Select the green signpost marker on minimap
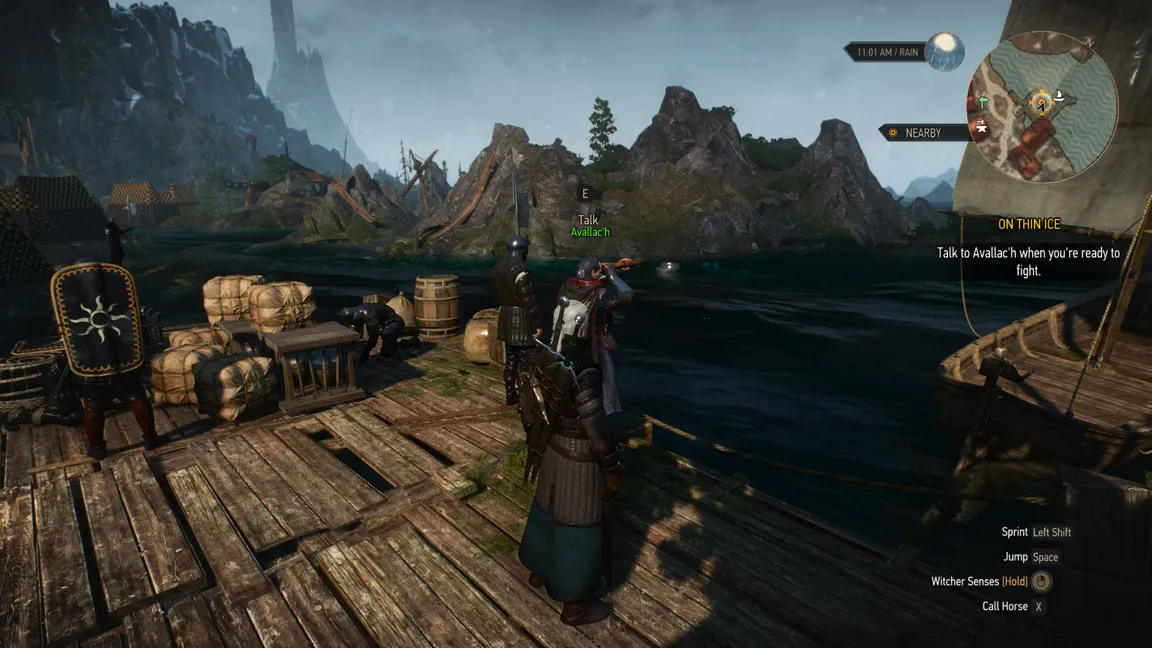The image size is (1152, 648). [x=984, y=102]
